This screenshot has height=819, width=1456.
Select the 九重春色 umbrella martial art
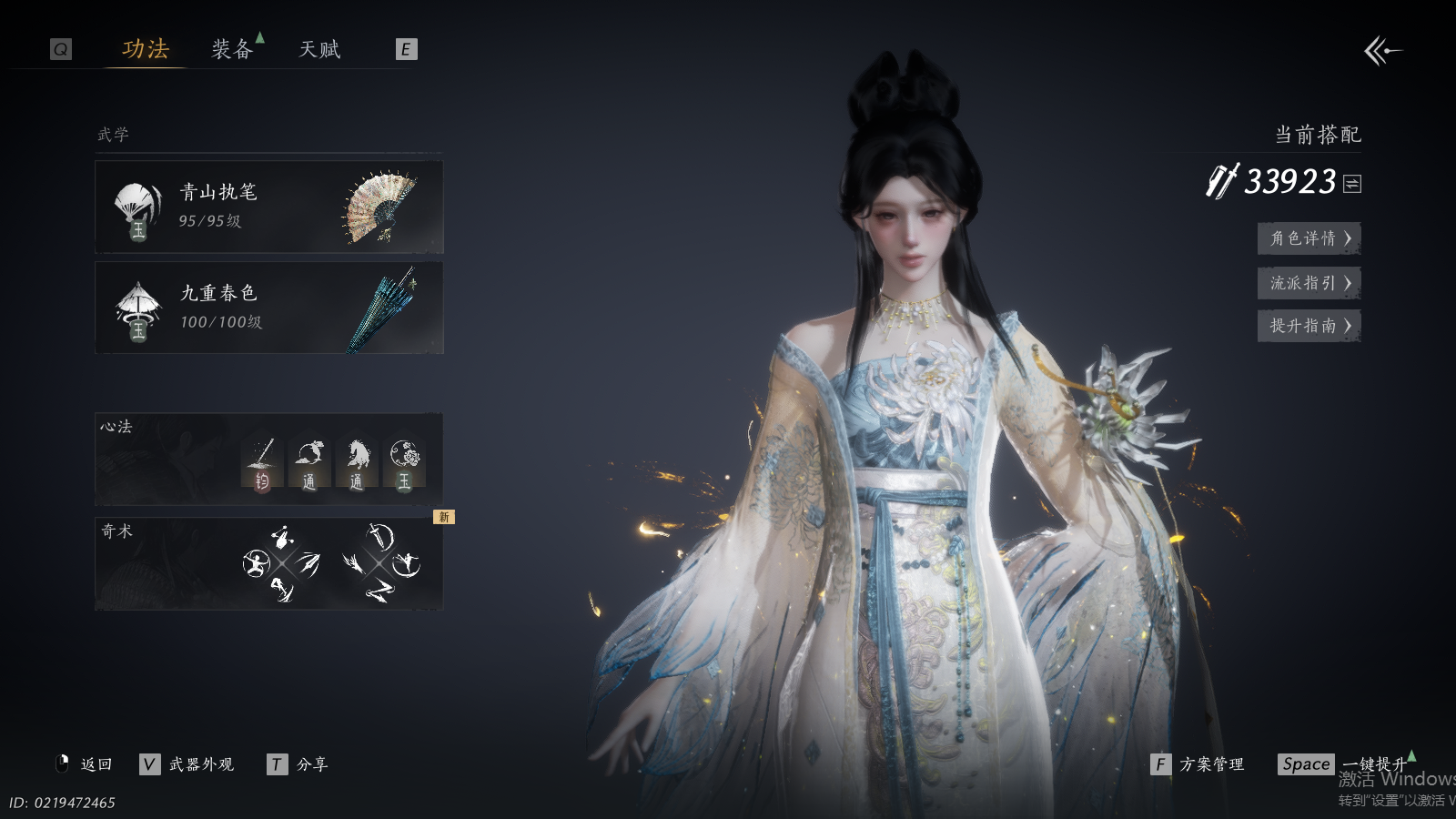269,308
